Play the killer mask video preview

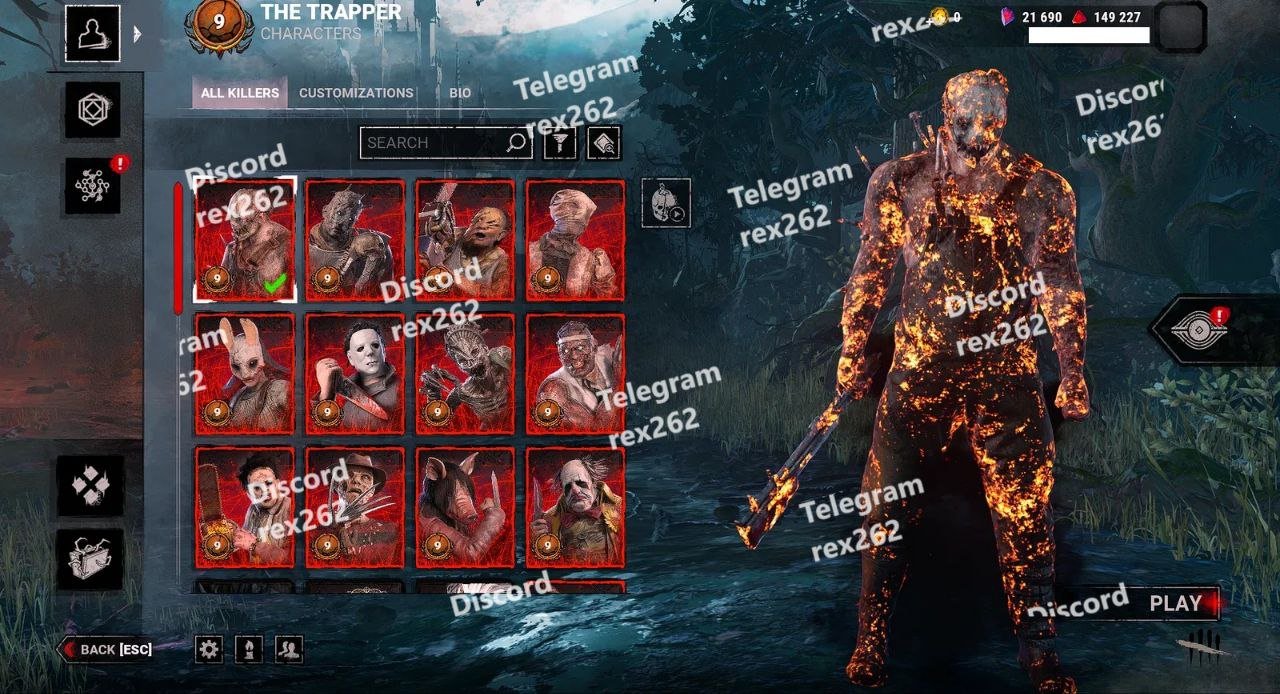[x=666, y=203]
